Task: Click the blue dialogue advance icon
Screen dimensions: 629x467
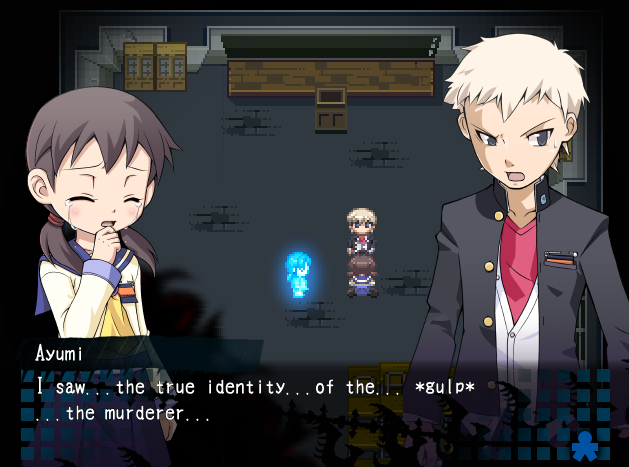Action: (583, 444)
